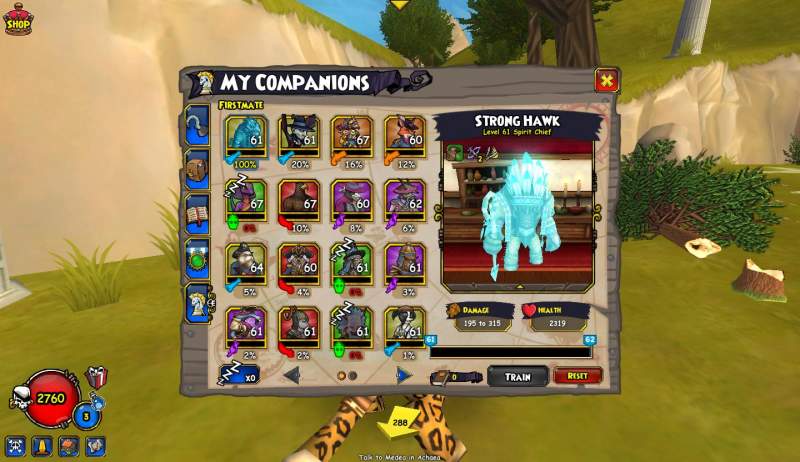Select the firstmate Strong Hawk portrait
Viewport: 800px width, 462px height.
(x=246, y=136)
